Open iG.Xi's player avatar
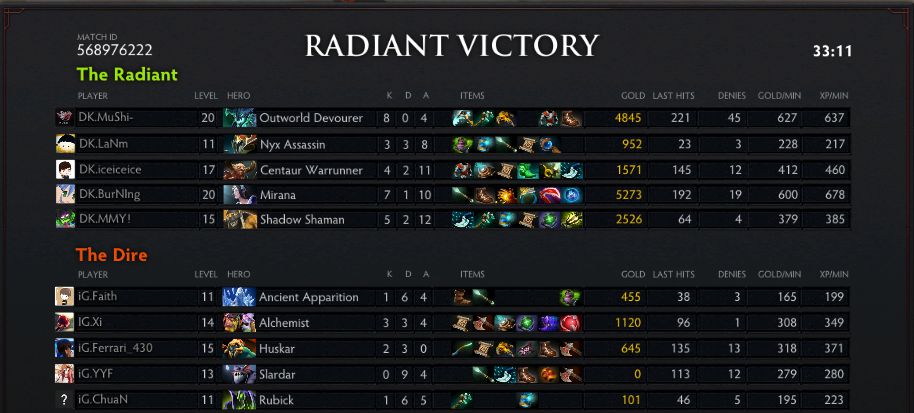The image size is (914, 413). [x=65, y=323]
